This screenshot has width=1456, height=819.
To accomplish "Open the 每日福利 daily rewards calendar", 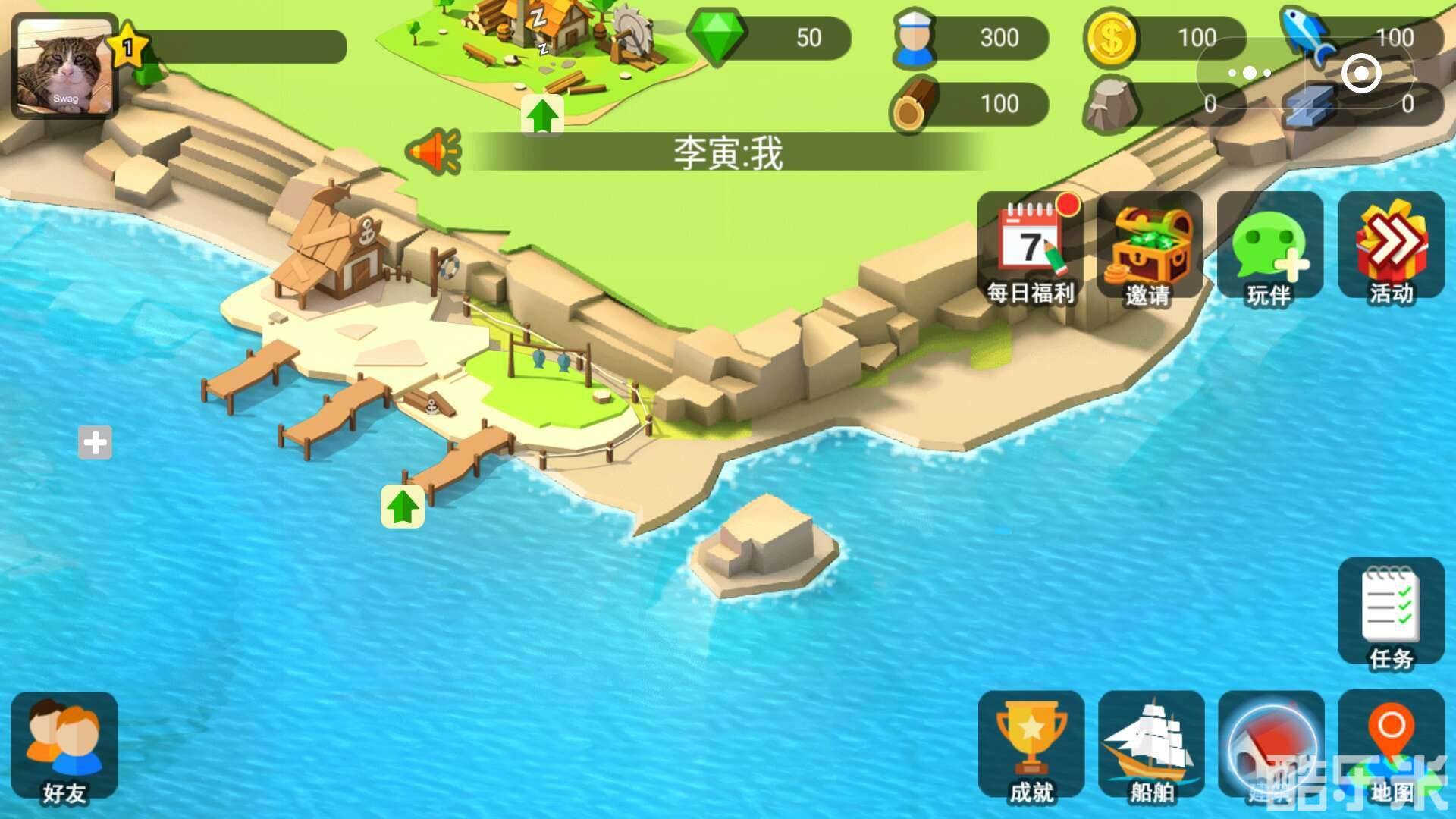I will coord(1033,246).
